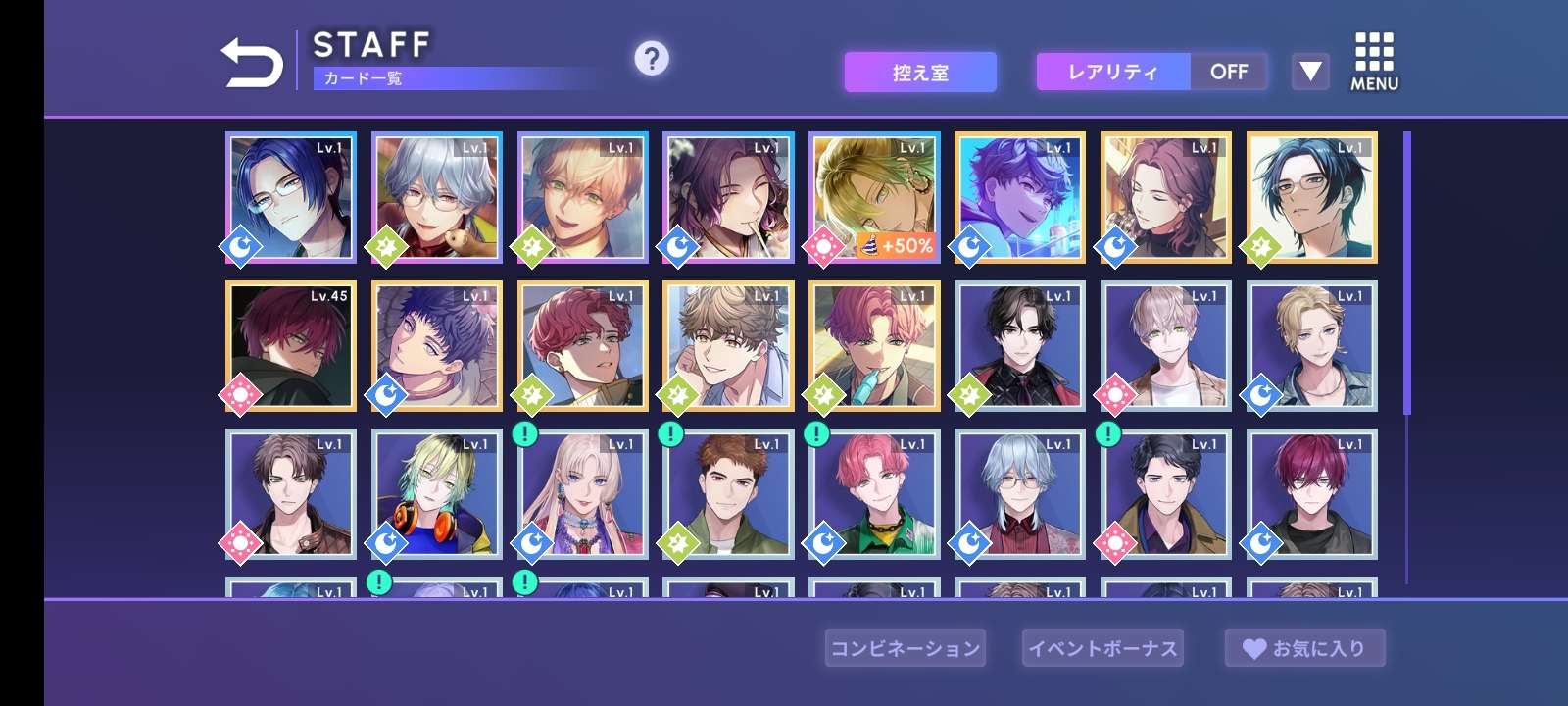This screenshot has width=1568, height=706.
Task: Pick the card in the blue hoodie
Action: 1020,198
